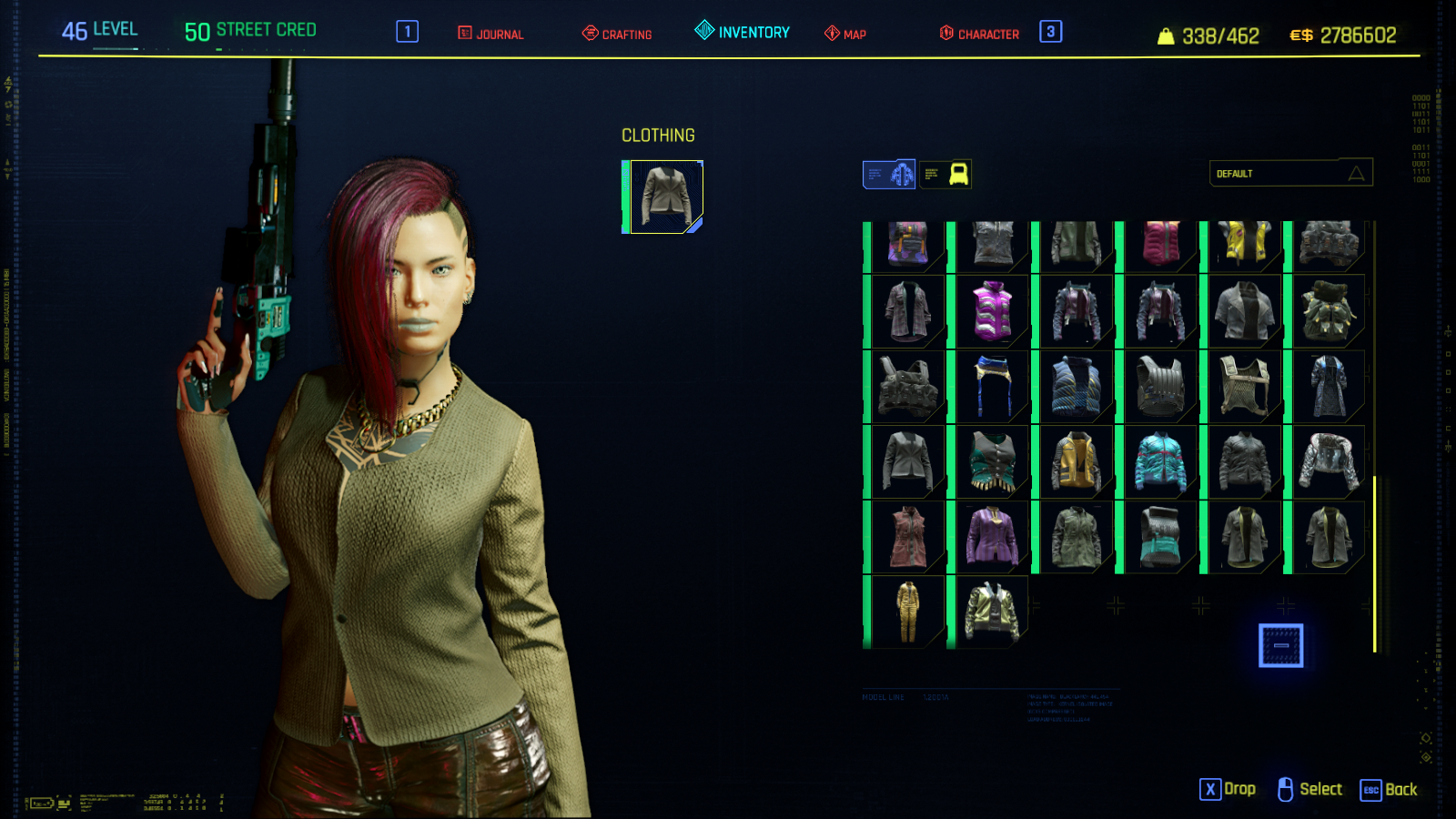Select the Inventory tab

point(743,32)
